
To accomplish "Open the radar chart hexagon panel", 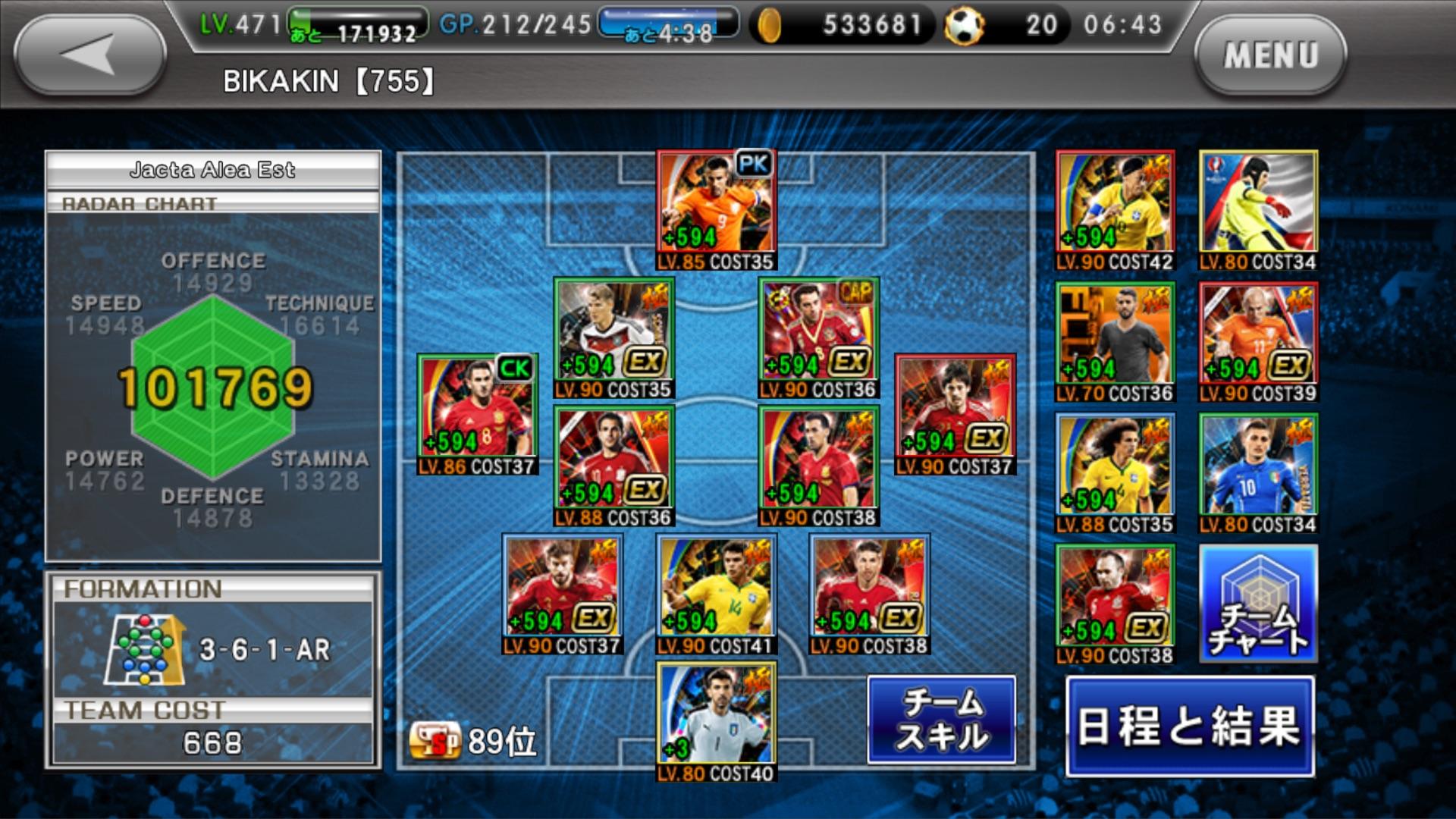I will pos(213,387).
